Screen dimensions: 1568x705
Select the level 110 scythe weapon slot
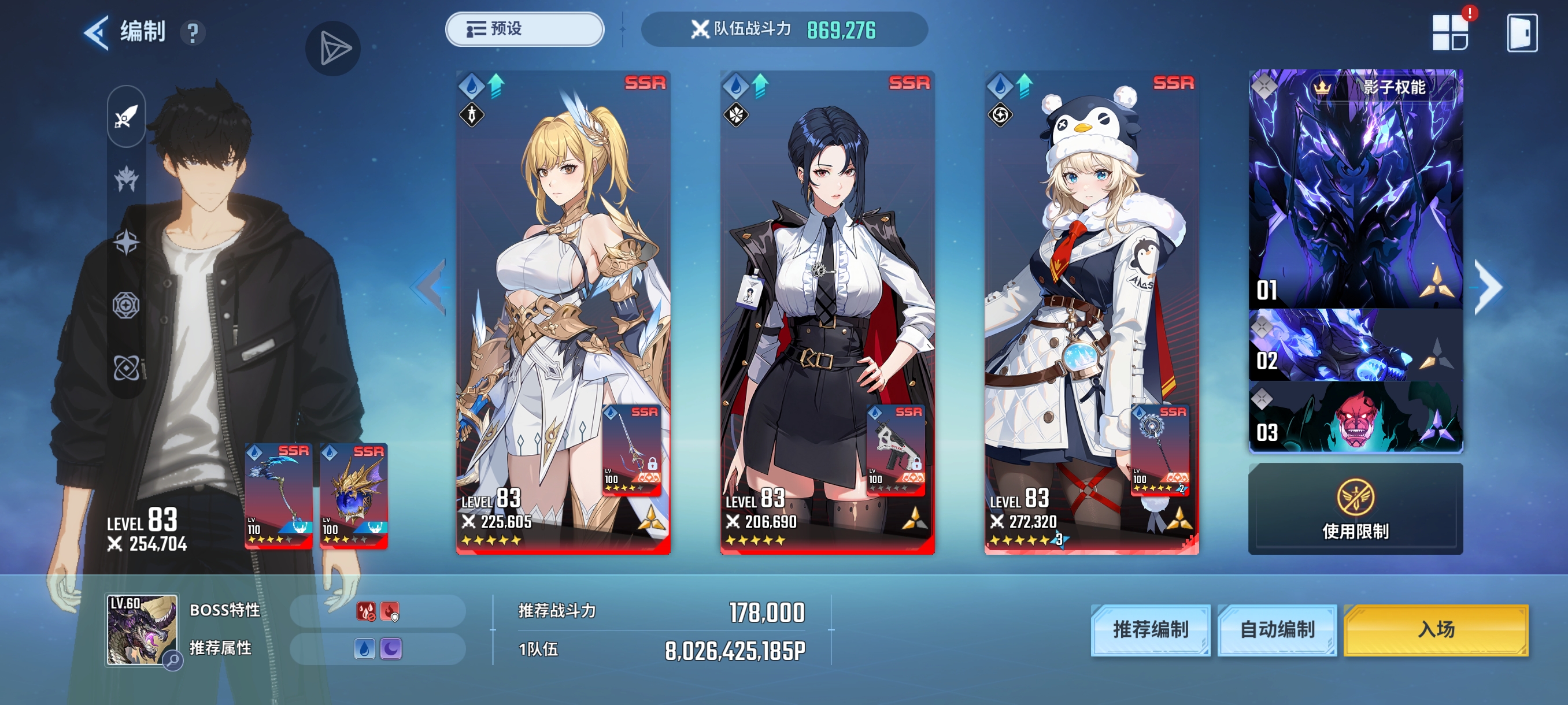click(279, 496)
